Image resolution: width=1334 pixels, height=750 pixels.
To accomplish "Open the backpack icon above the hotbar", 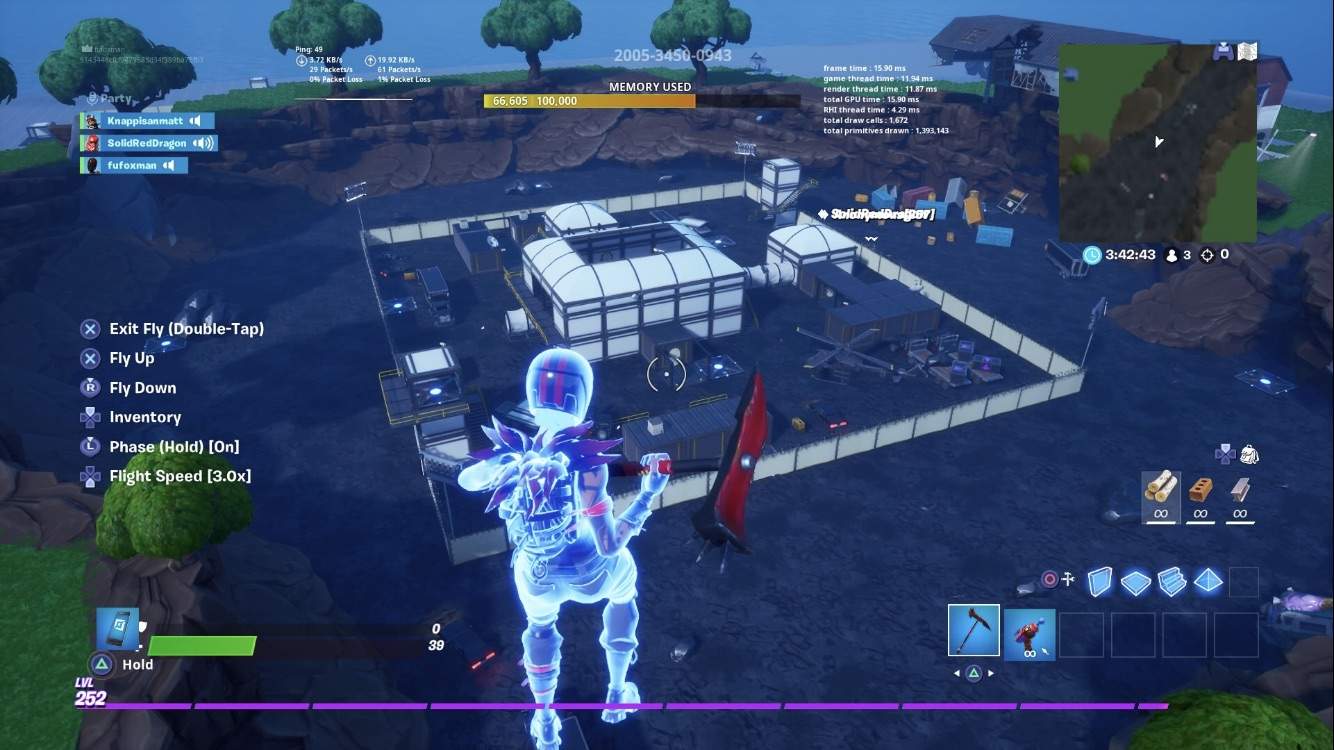I will pyautogui.click(x=1248, y=456).
